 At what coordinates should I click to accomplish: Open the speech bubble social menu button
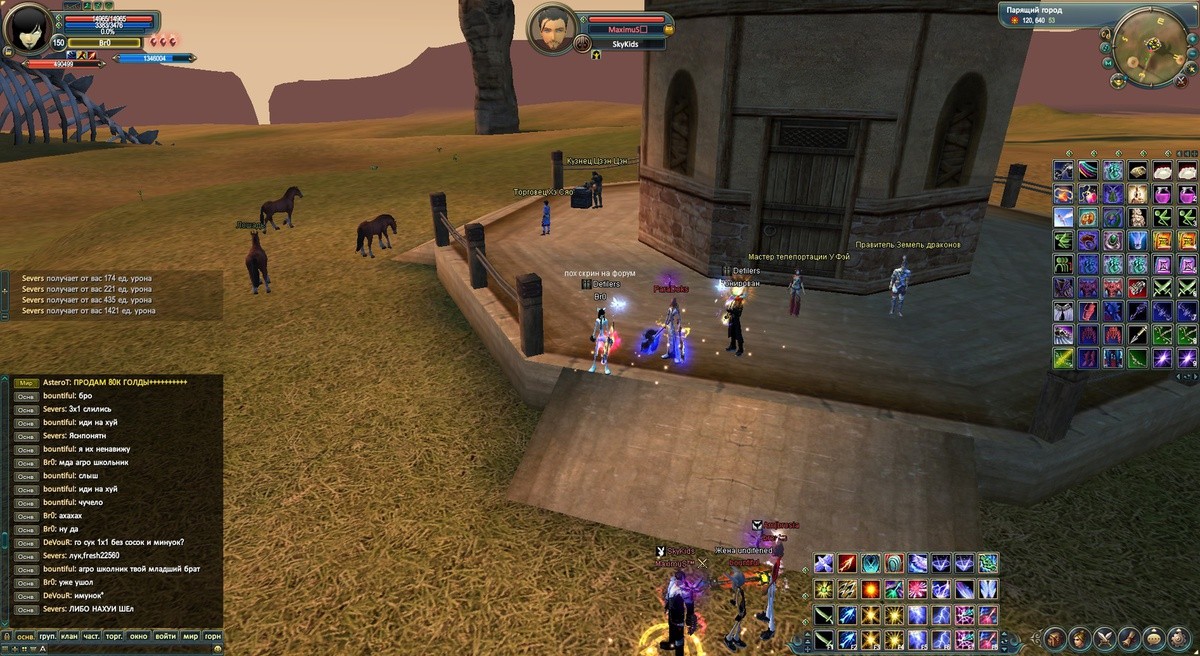(1153, 637)
